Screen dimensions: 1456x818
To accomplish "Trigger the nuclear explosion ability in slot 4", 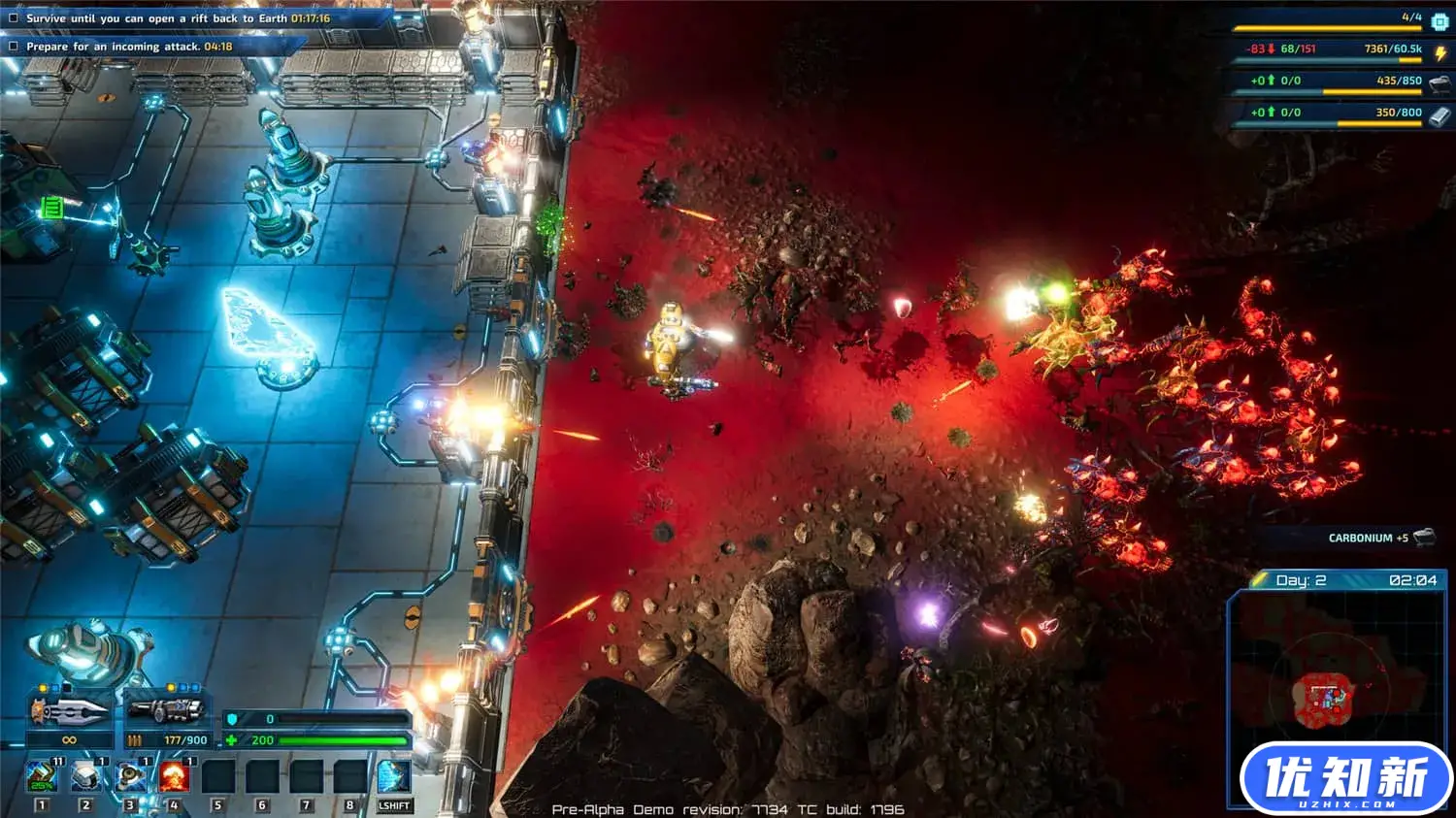I will 174,776.
